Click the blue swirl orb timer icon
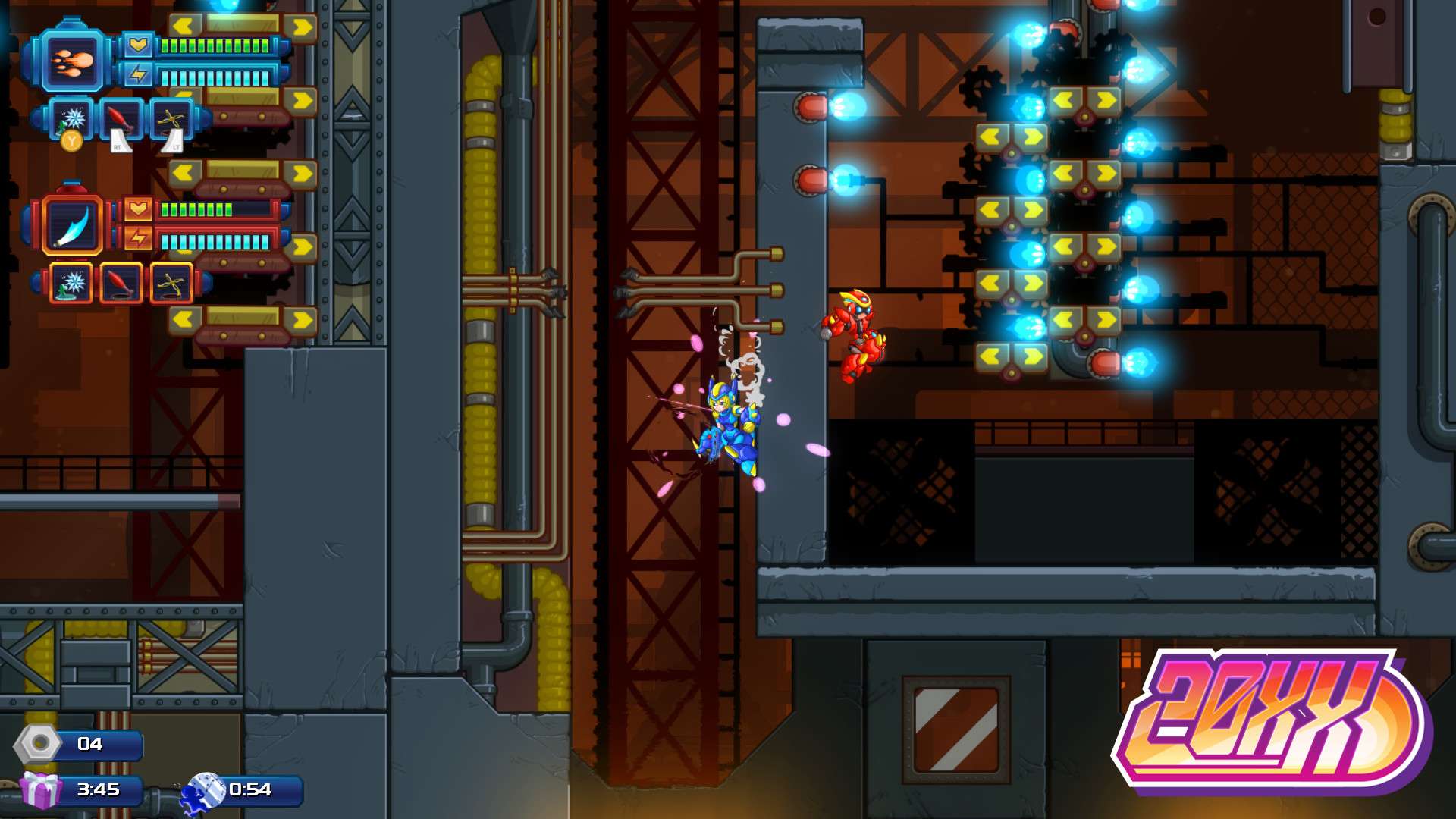This screenshot has width=1456, height=819. 206,790
